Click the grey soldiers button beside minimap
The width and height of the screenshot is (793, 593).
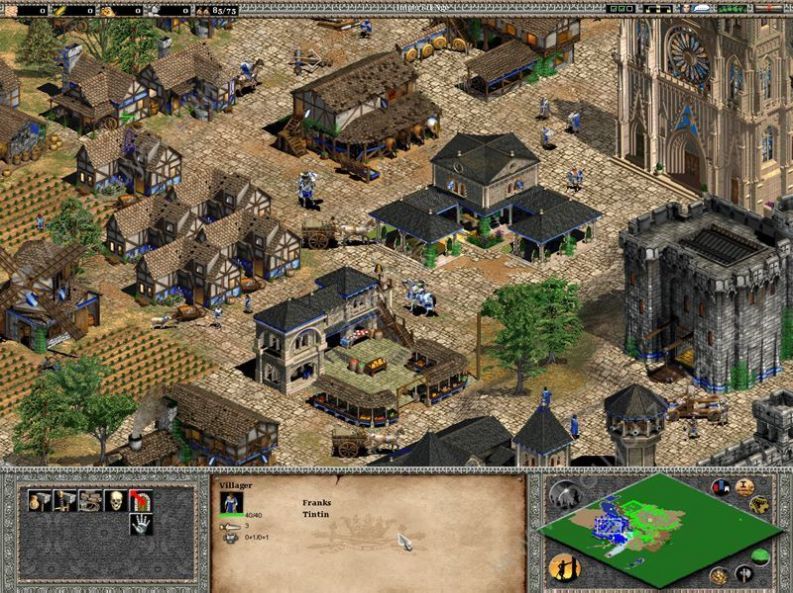[564, 494]
